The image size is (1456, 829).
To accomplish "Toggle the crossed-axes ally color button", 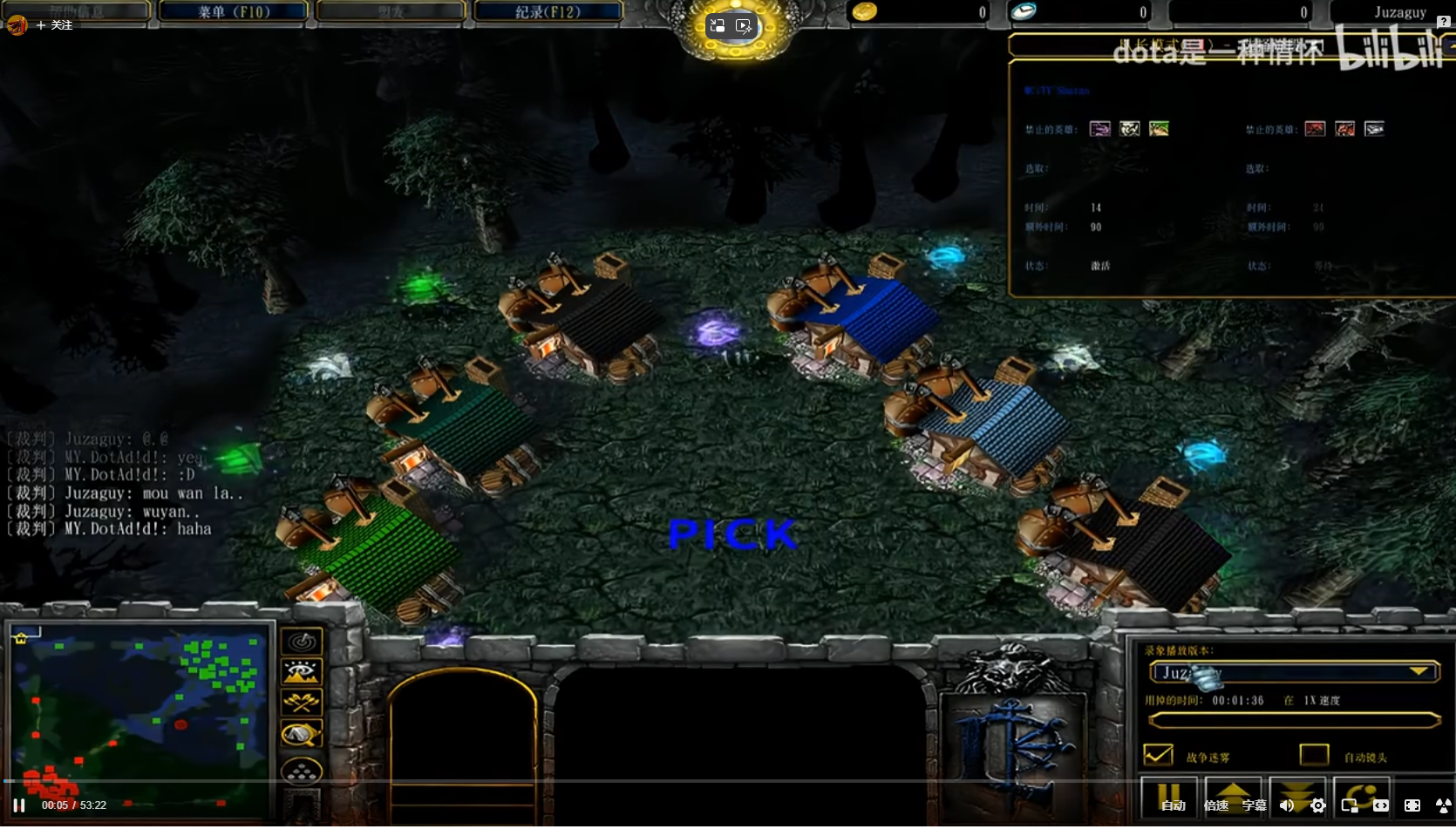I will coord(303,703).
